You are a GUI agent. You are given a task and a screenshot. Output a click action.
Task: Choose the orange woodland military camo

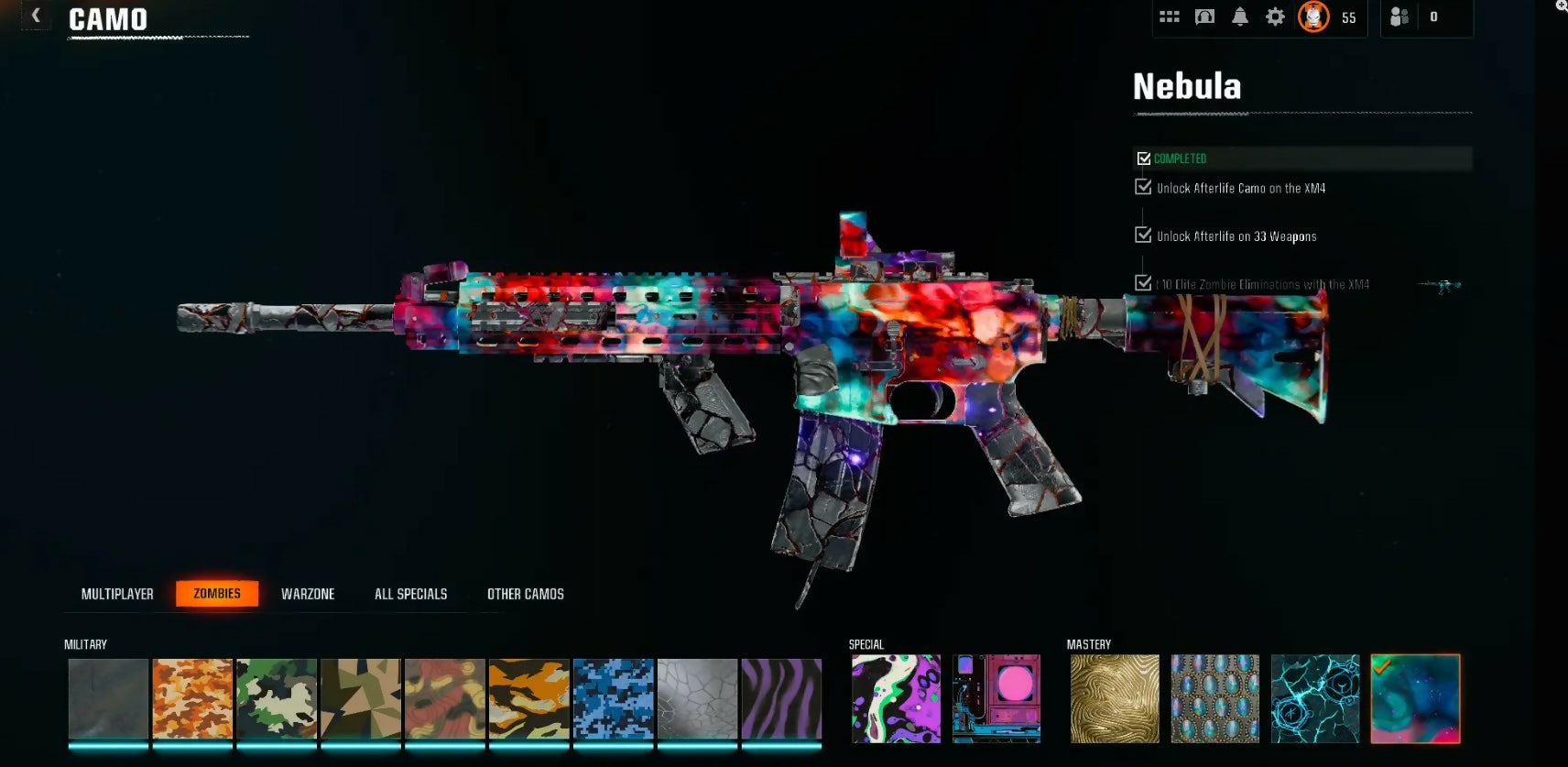click(x=192, y=698)
